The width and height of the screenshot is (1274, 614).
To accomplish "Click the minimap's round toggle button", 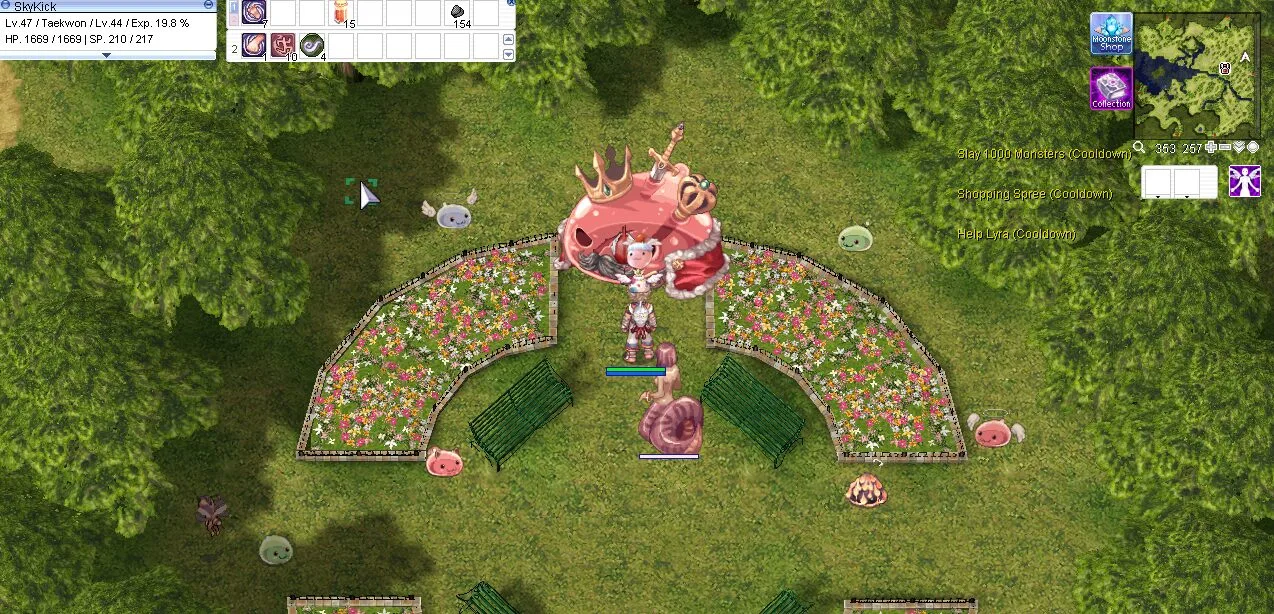I will [1253, 148].
